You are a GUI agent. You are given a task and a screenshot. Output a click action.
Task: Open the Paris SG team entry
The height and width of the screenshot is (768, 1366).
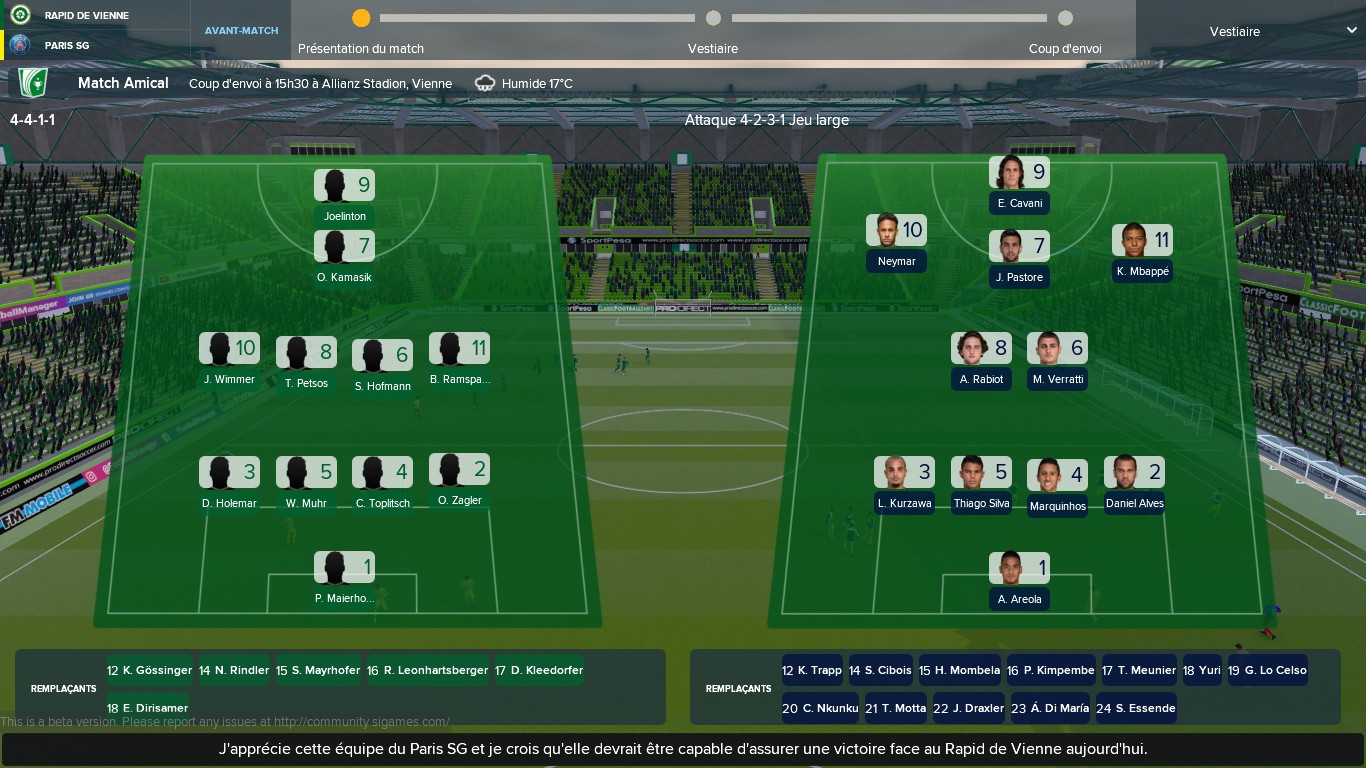click(x=67, y=45)
